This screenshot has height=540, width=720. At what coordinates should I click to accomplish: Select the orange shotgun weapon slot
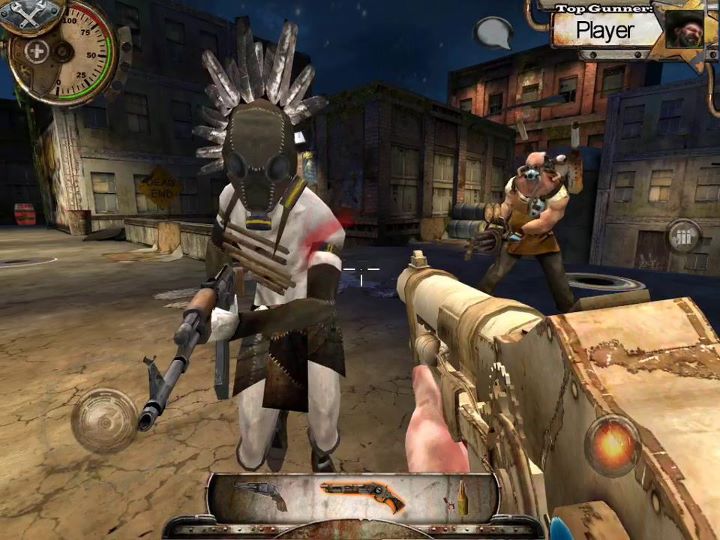363,495
